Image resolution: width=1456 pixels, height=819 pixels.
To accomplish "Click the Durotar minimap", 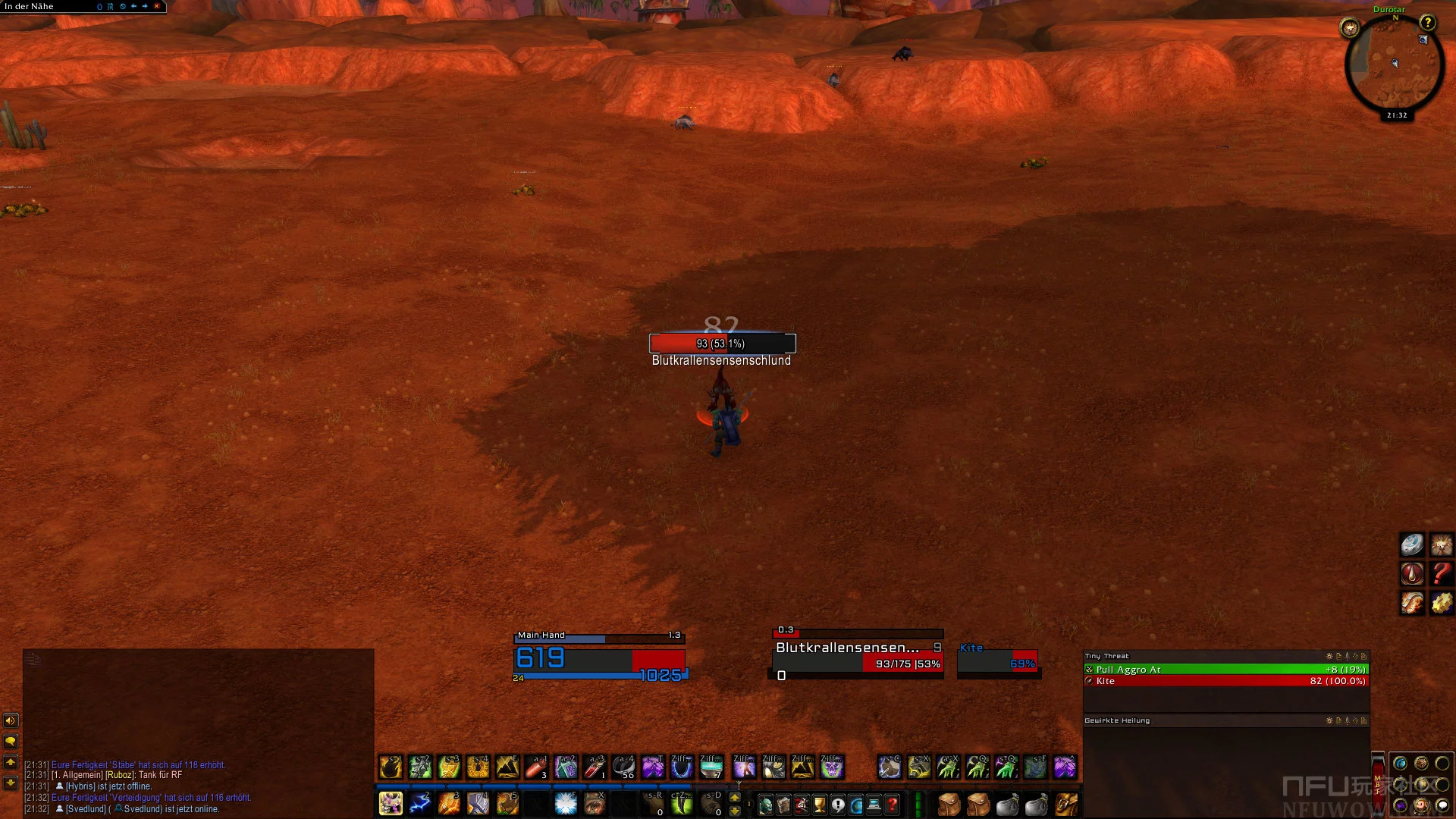I will tap(1394, 67).
